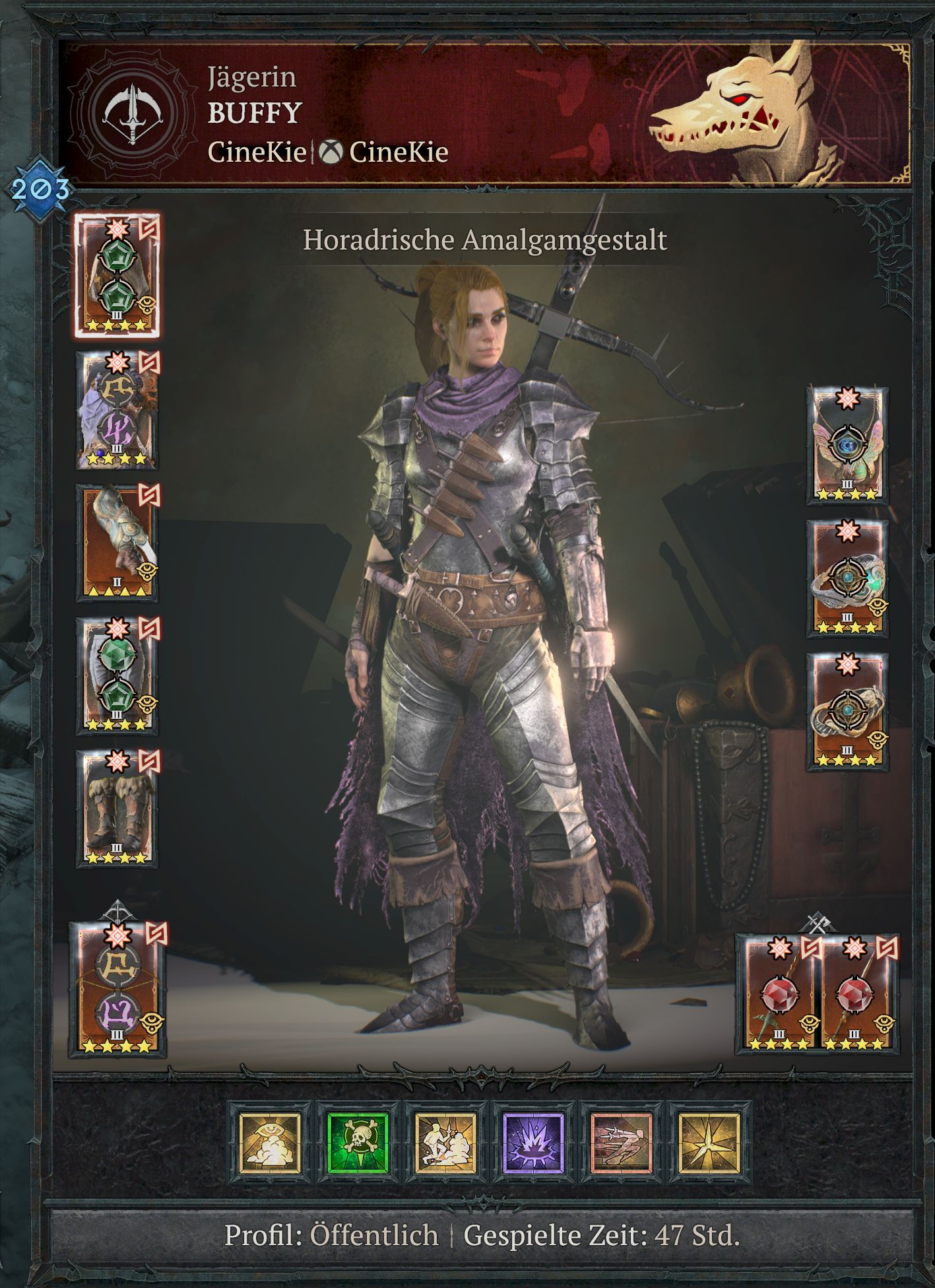The width and height of the screenshot is (935, 1288).
Task: Inspect the fur-trimmed boots slot
Action: coord(117,808)
